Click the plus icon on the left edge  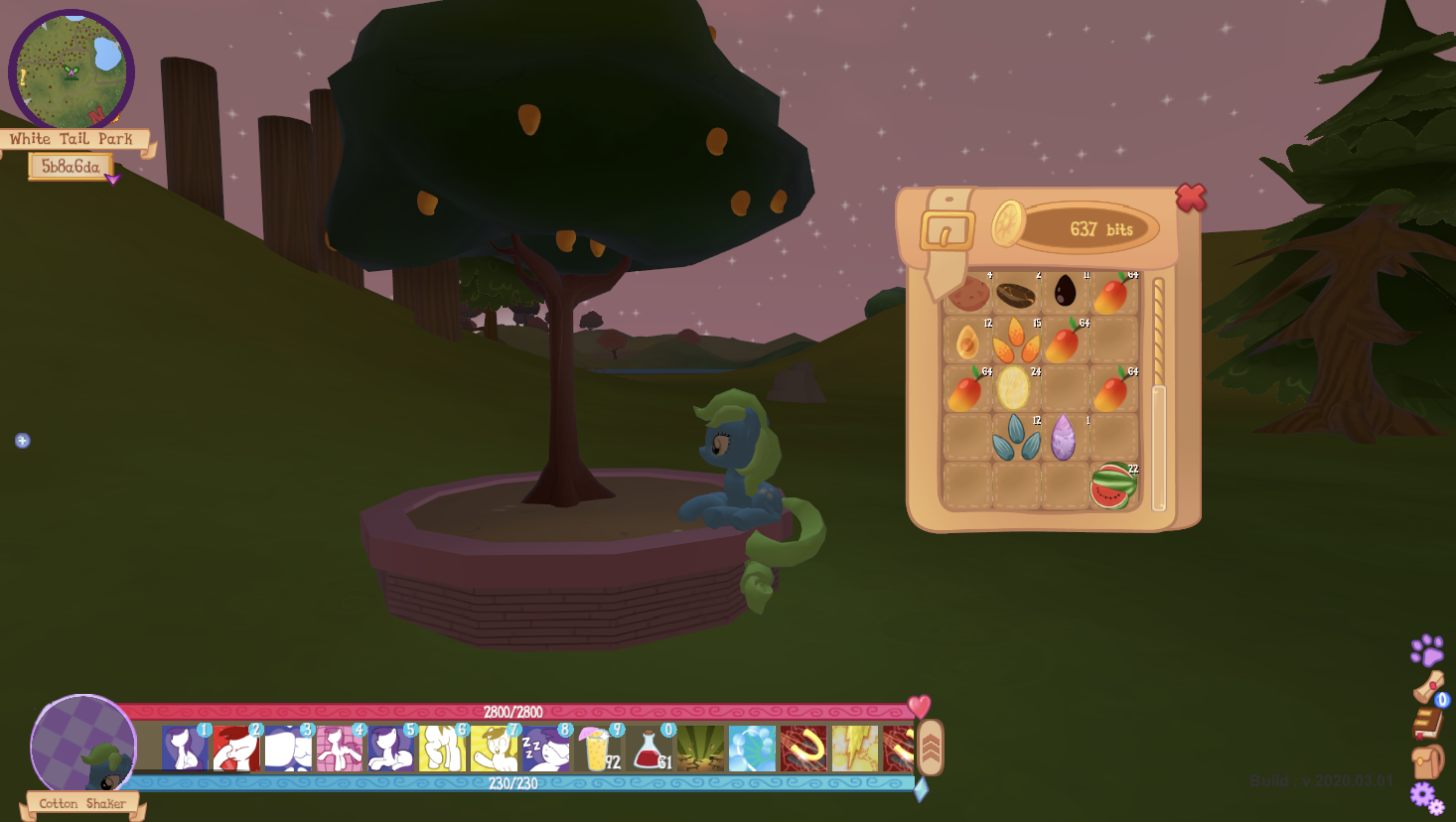(x=21, y=440)
